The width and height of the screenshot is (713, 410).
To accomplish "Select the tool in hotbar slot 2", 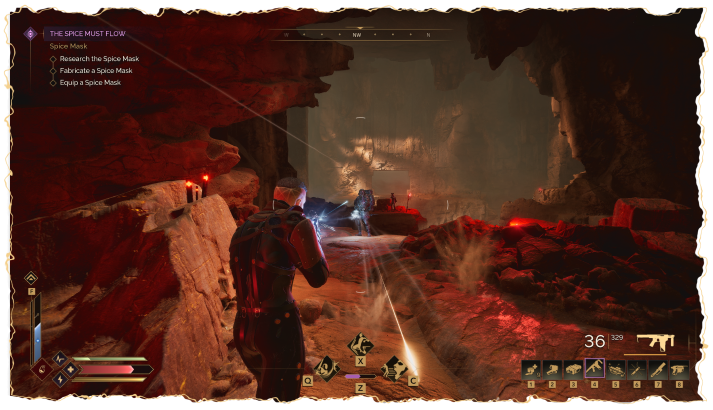I will 552,369.
